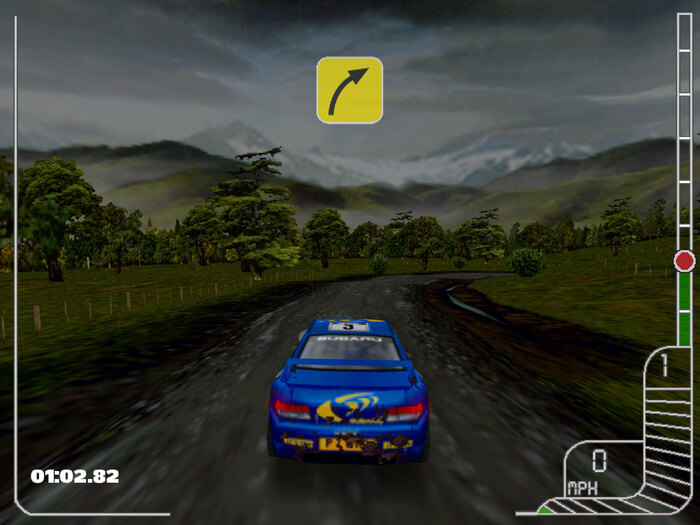The width and height of the screenshot is (700, 525).
Task: Click the yellow right-turn pace note icon
Action: [349, 90]
